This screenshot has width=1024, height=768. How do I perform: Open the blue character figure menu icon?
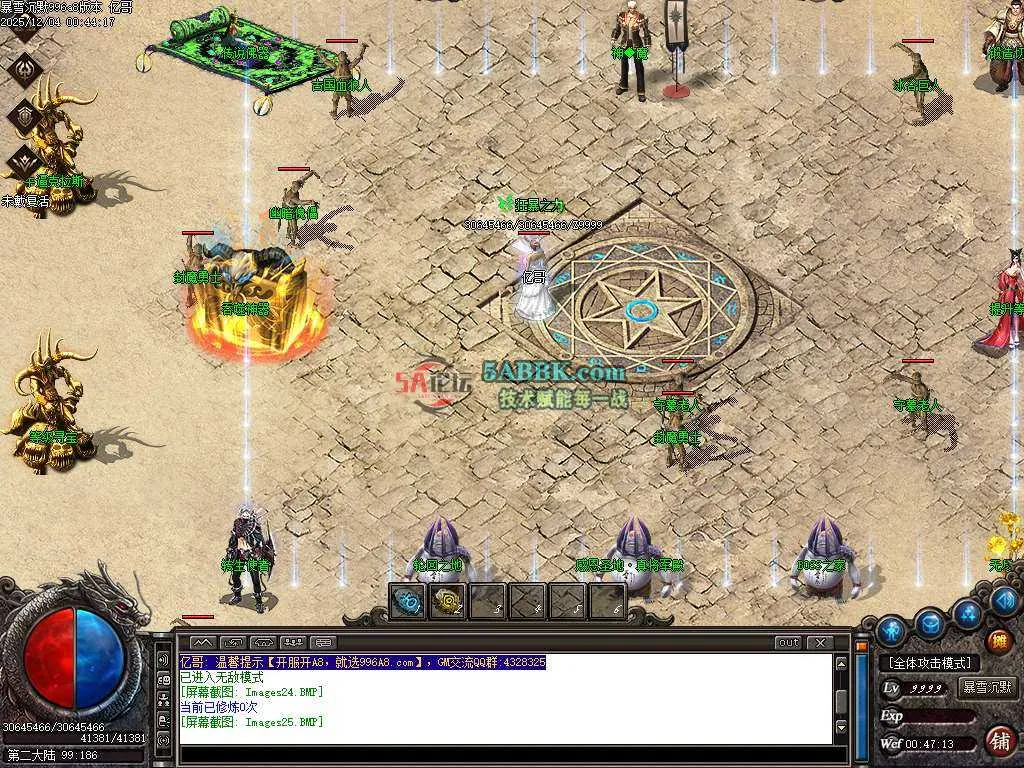pos(890,631)
